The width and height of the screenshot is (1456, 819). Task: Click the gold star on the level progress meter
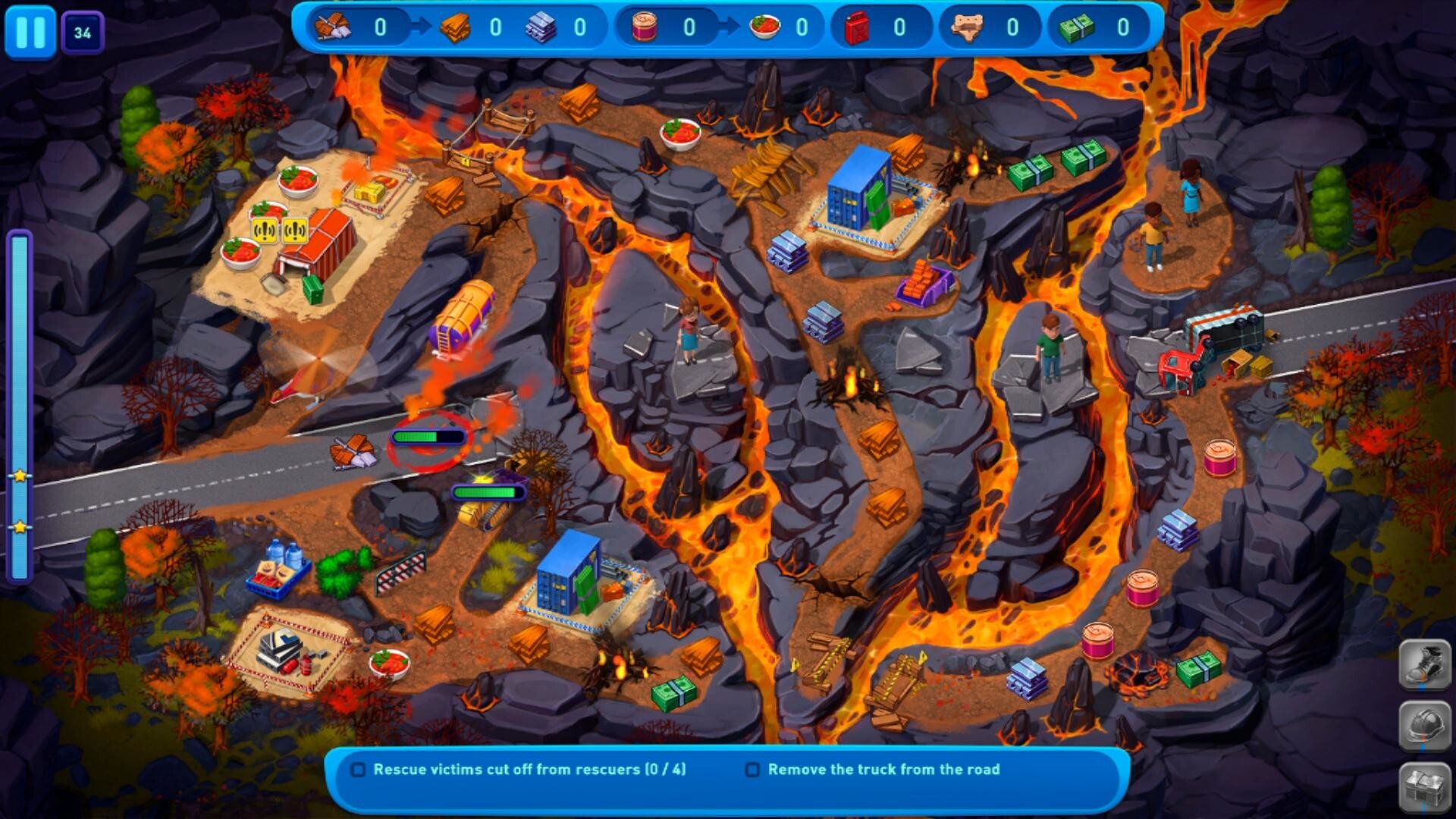pos(19,477)
